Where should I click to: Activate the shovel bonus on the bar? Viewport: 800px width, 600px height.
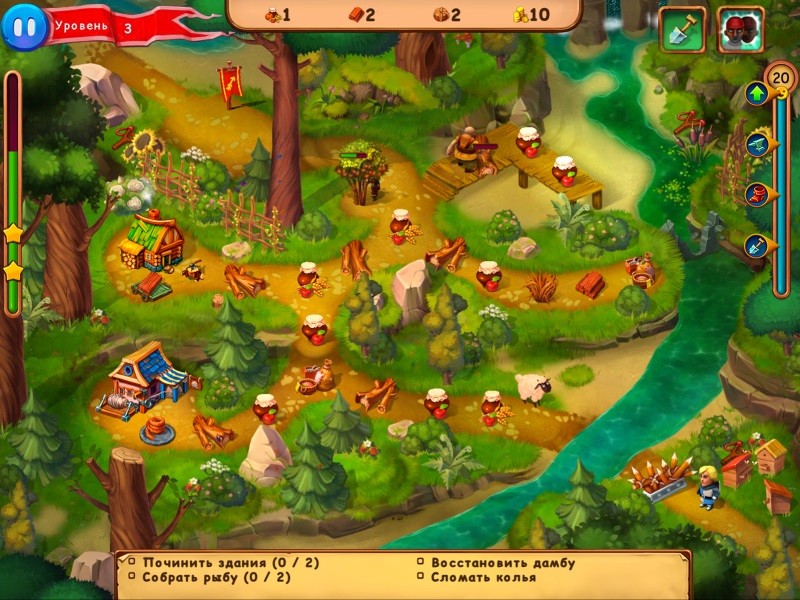[x=757, y=244]
